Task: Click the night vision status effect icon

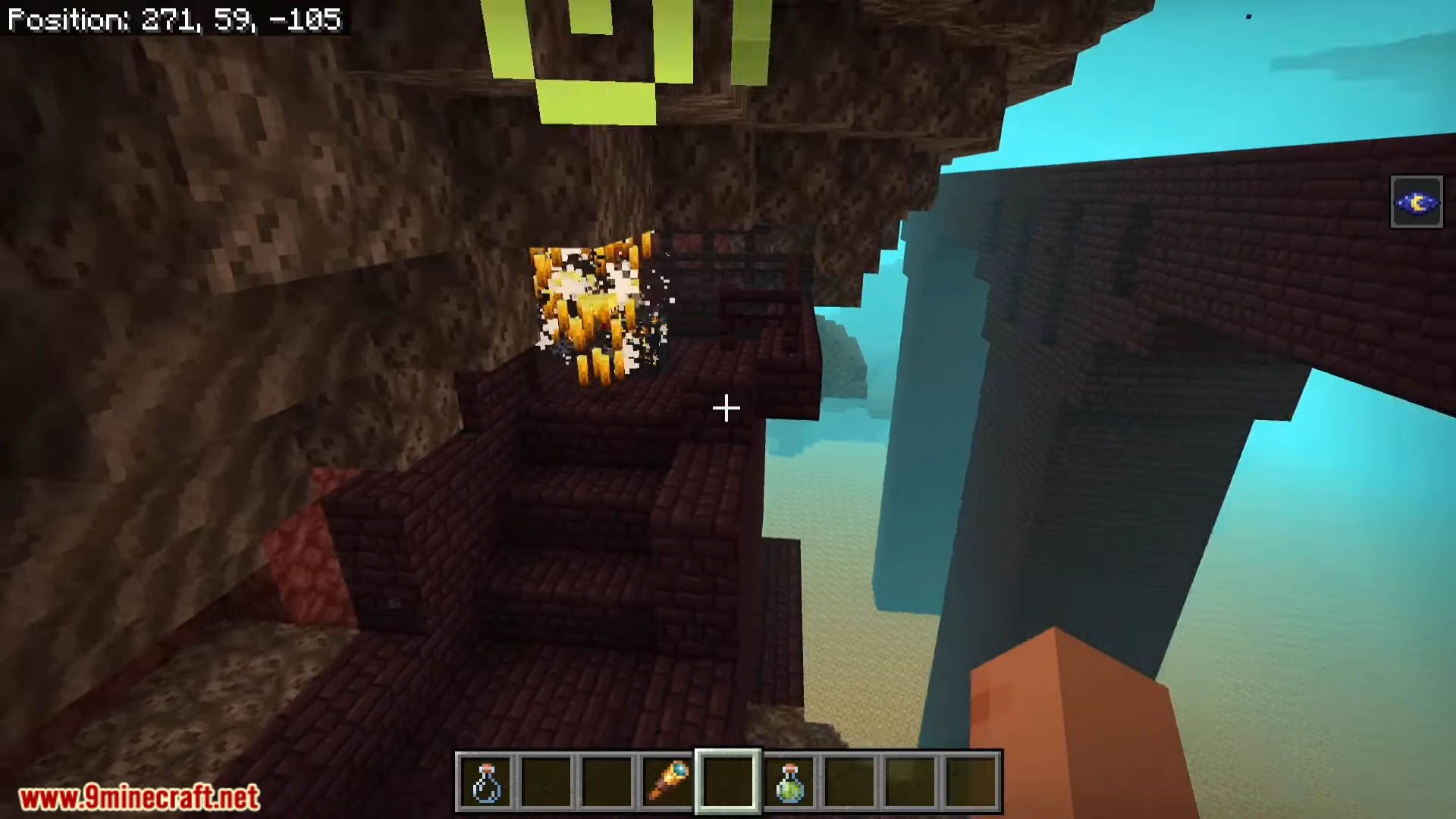Action: 1416,202
